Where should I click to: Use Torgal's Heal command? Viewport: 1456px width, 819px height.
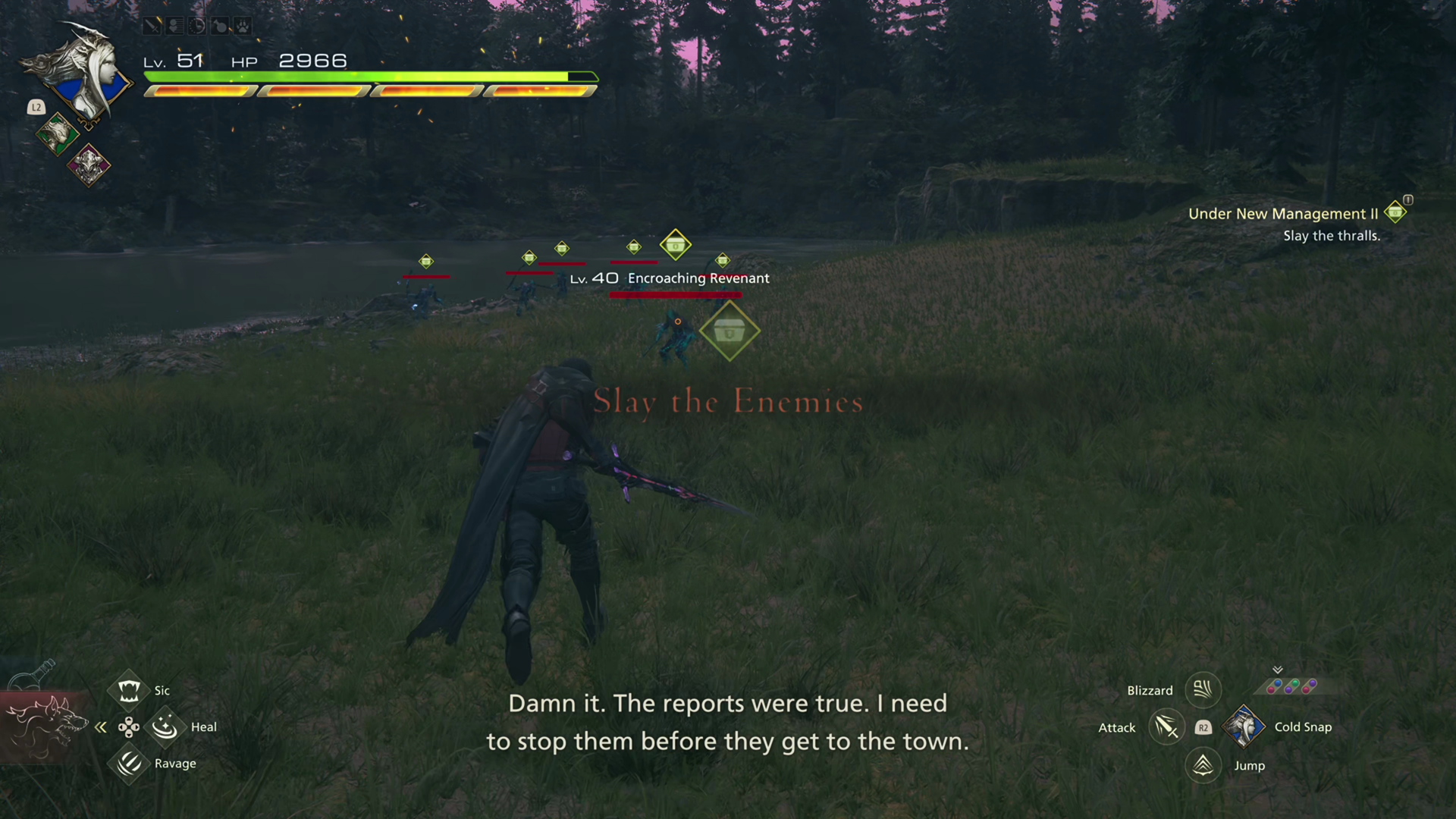coord(165,727)
